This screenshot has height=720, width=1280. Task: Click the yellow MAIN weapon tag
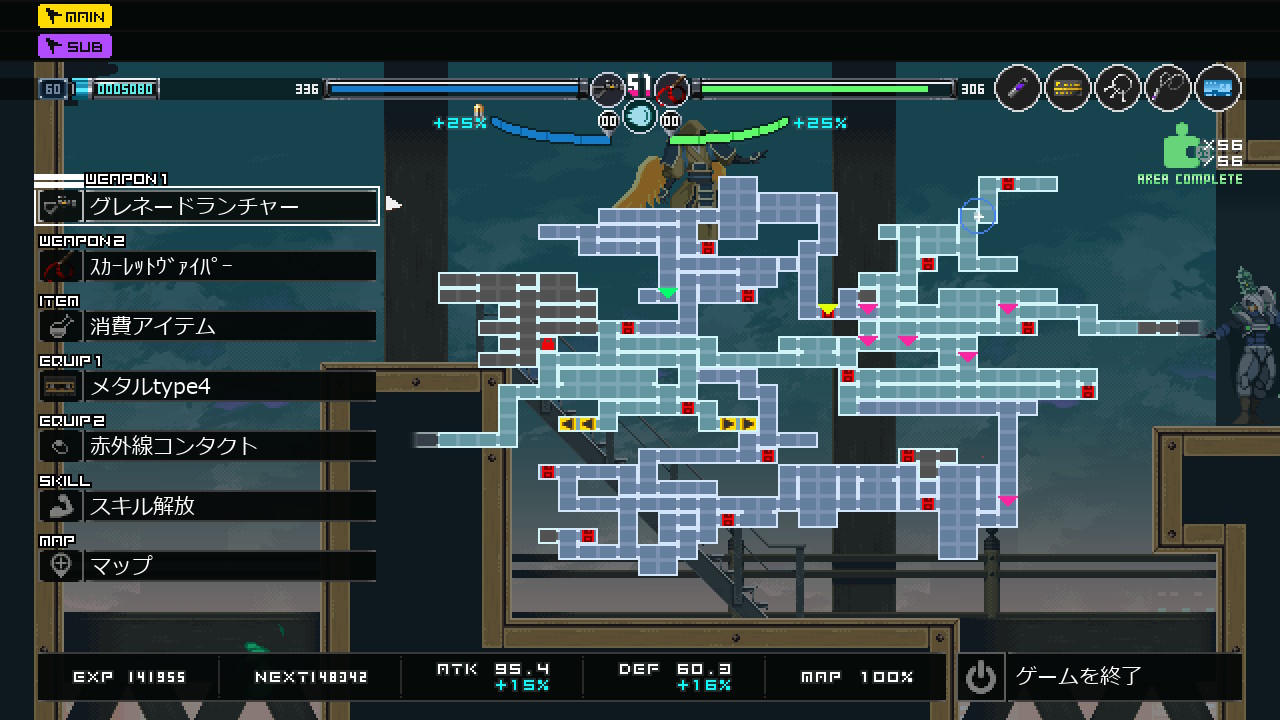75,16
